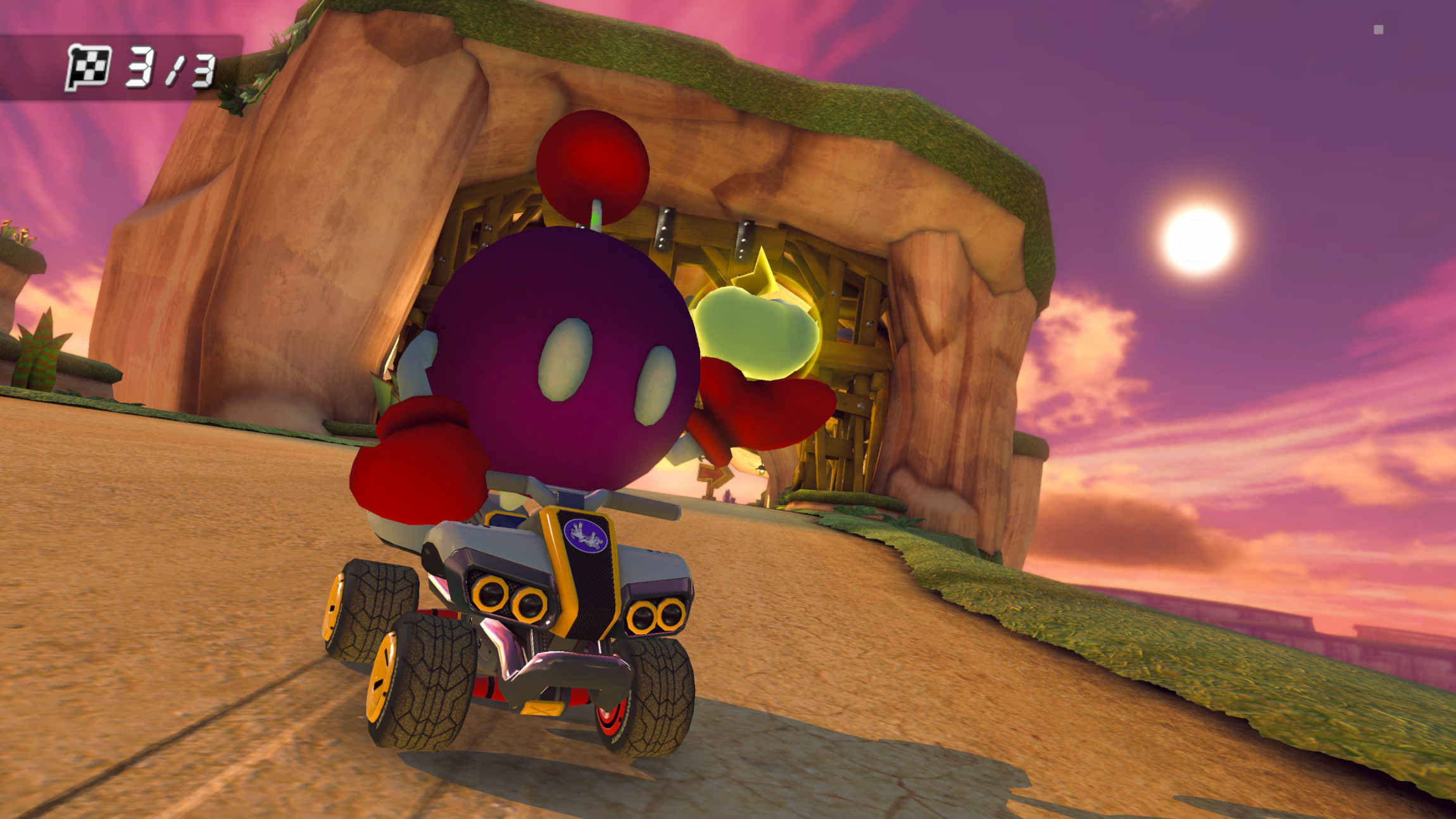Click the wooden arrow signpost inside the tunnel
1456x819 pixels.
[713, 473]
